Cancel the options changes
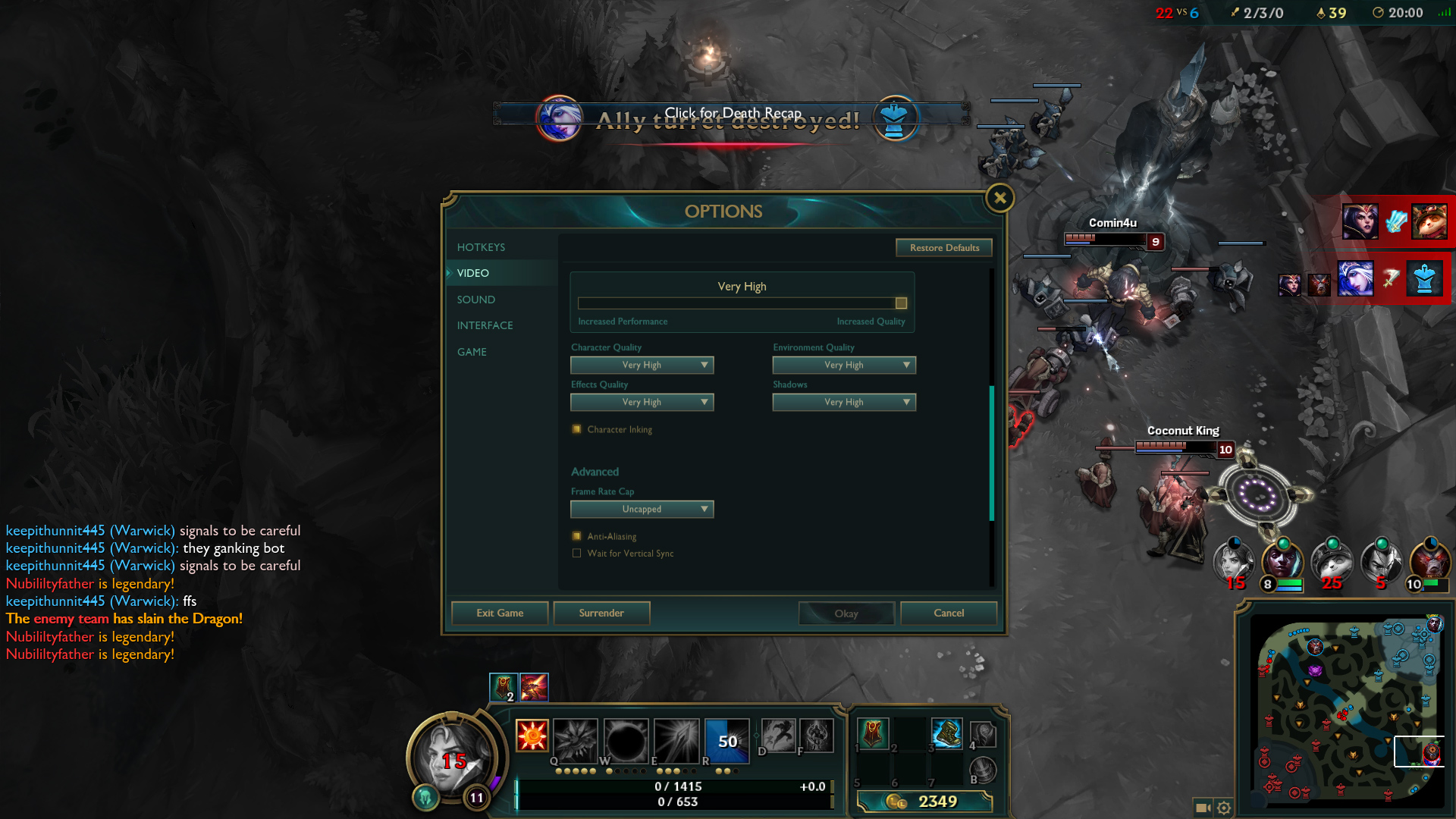This screenshot has width=1456, height=819. tap(949, 613)
